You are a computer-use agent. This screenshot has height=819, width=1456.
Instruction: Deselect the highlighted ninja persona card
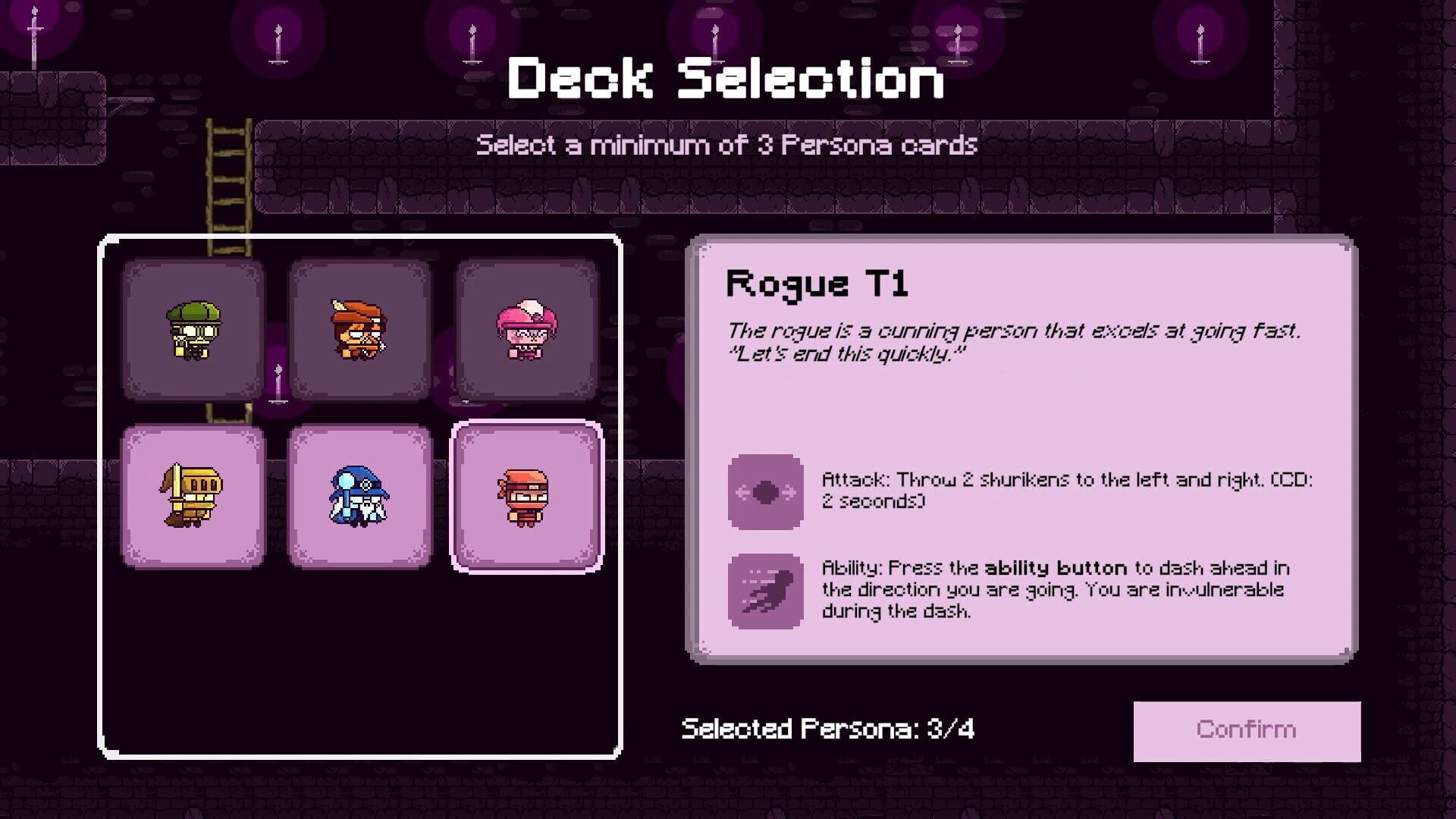click(525, 497)
